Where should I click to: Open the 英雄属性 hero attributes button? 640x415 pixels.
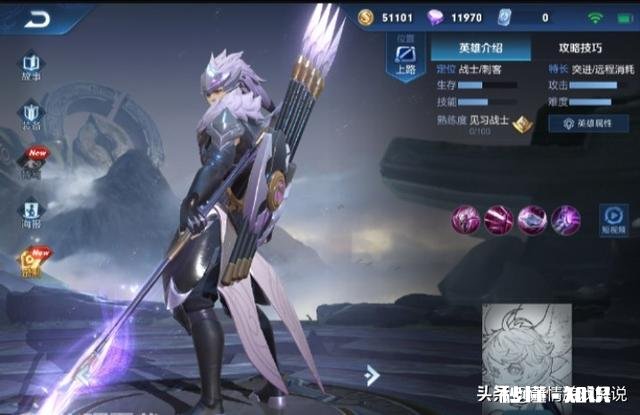click(x=587, y=123)
